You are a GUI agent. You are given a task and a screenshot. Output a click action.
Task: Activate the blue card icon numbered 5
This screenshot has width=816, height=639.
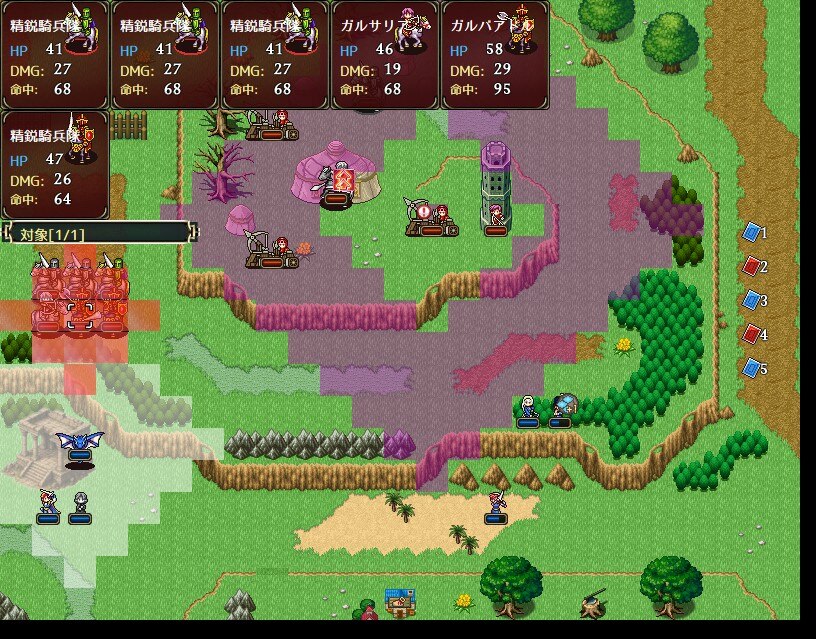tap(752, 369)
